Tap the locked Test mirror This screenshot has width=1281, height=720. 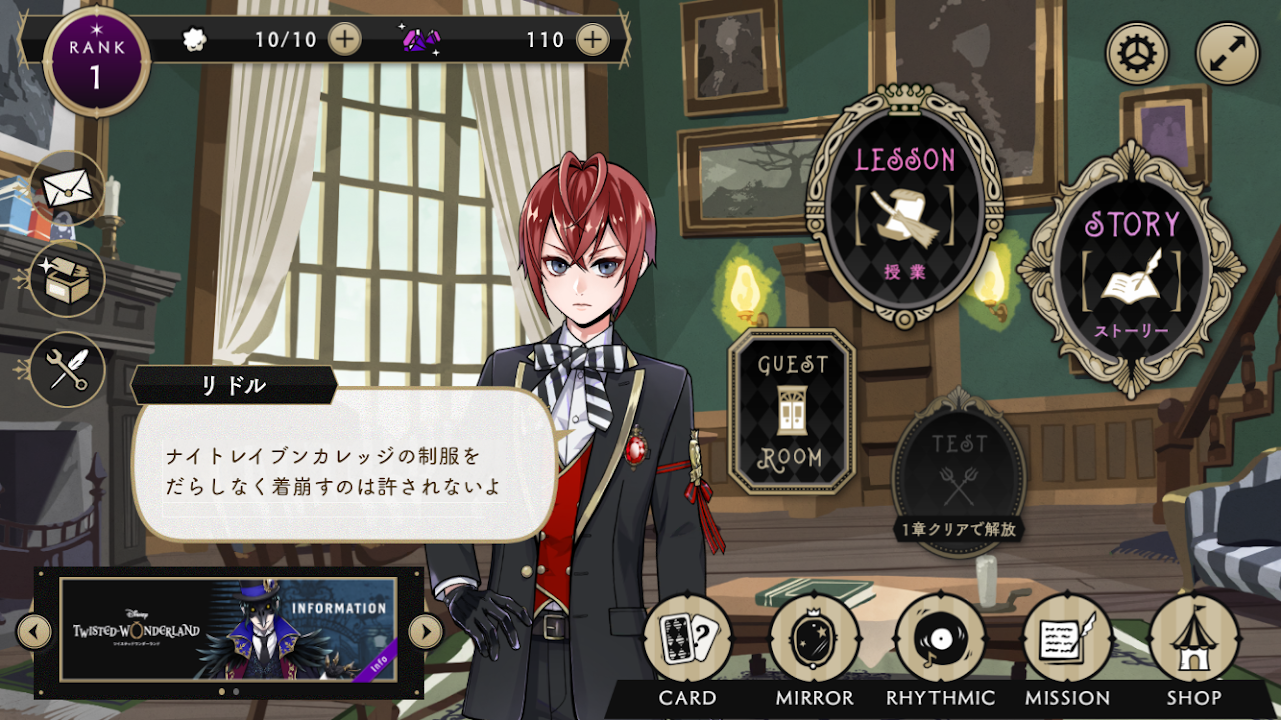point(958,467)
